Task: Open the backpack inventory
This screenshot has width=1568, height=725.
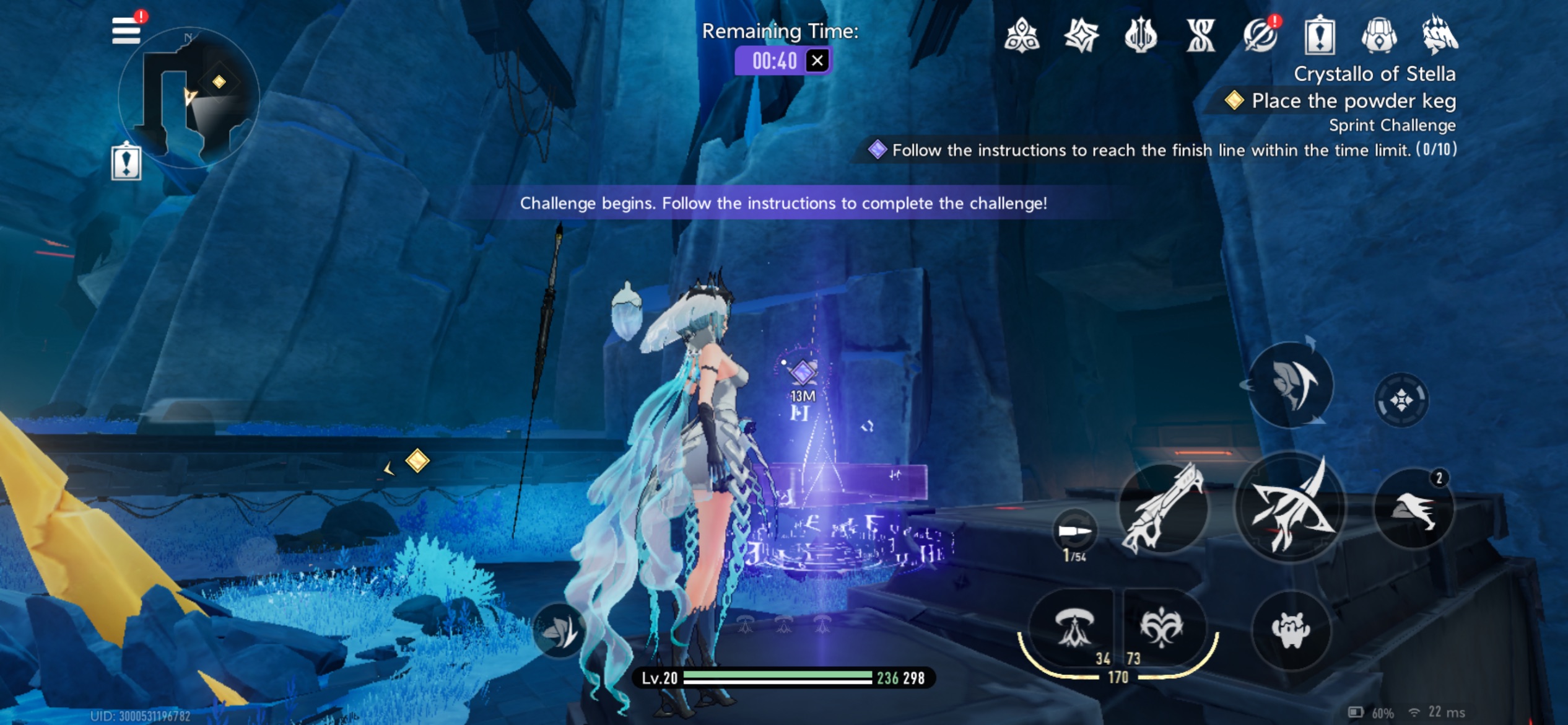Action: click(1379, 35)
